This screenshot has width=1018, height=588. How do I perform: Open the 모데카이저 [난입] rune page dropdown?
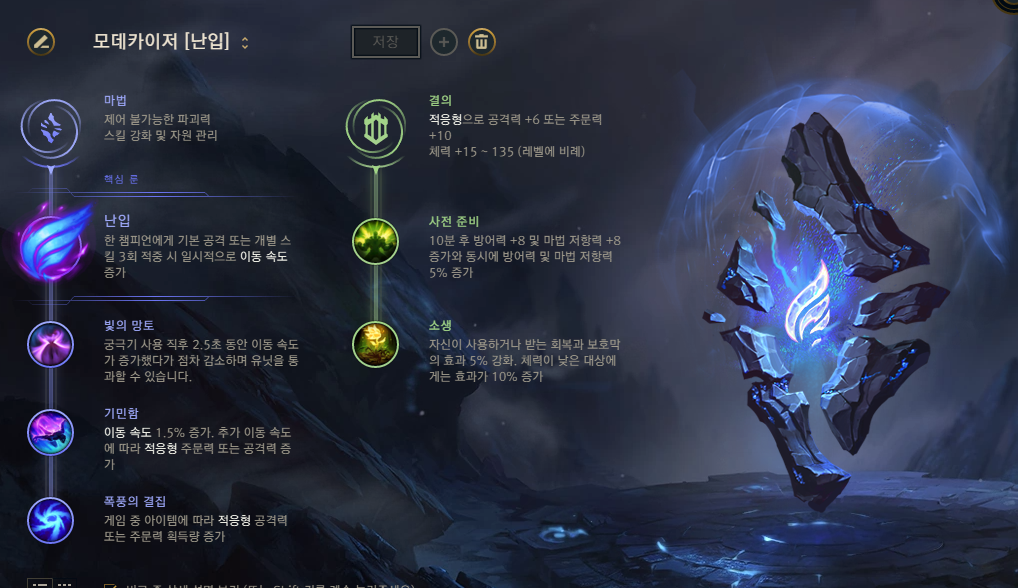(x=245, y=42)
